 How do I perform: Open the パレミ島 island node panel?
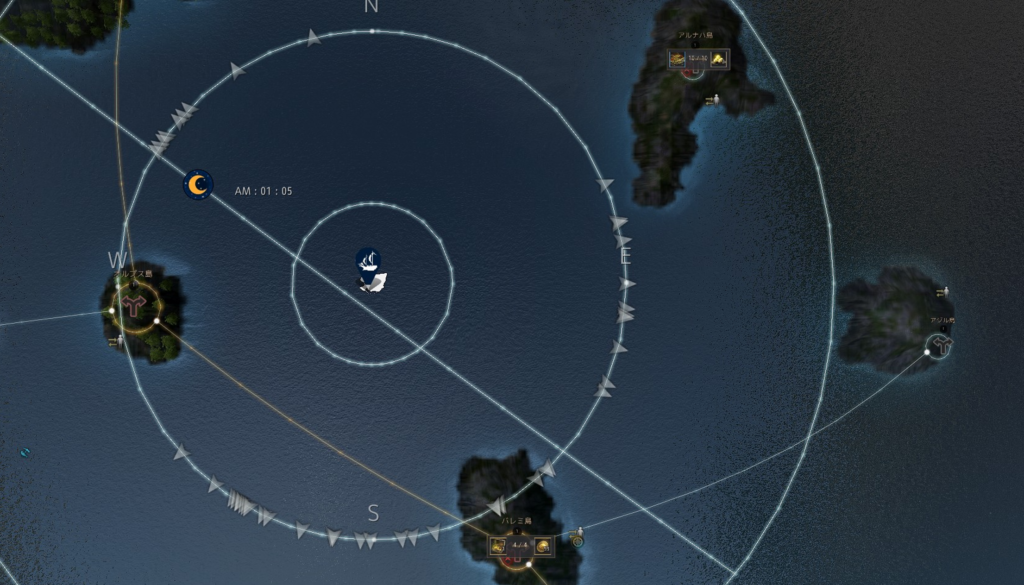click(x=519, y=546)
